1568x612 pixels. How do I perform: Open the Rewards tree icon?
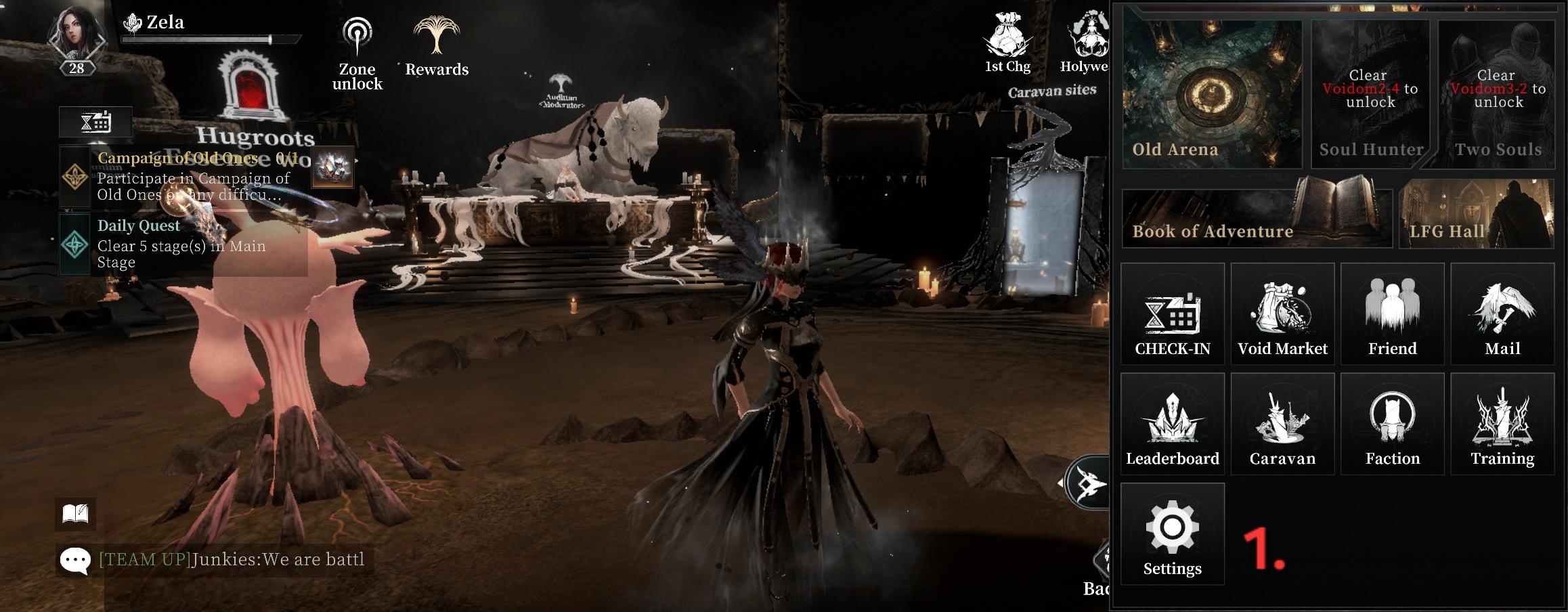coord(437,46)
